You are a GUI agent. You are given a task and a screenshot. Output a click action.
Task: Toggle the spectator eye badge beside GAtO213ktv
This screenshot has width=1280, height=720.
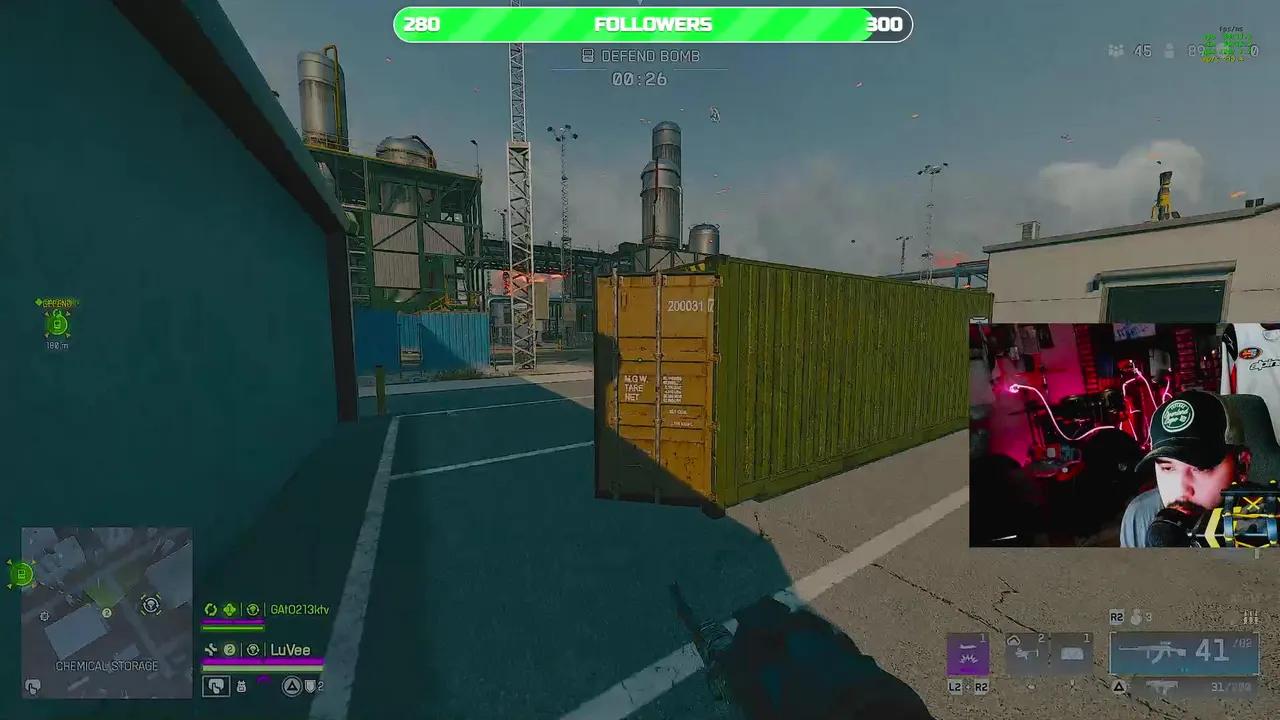tap(253, 610)
